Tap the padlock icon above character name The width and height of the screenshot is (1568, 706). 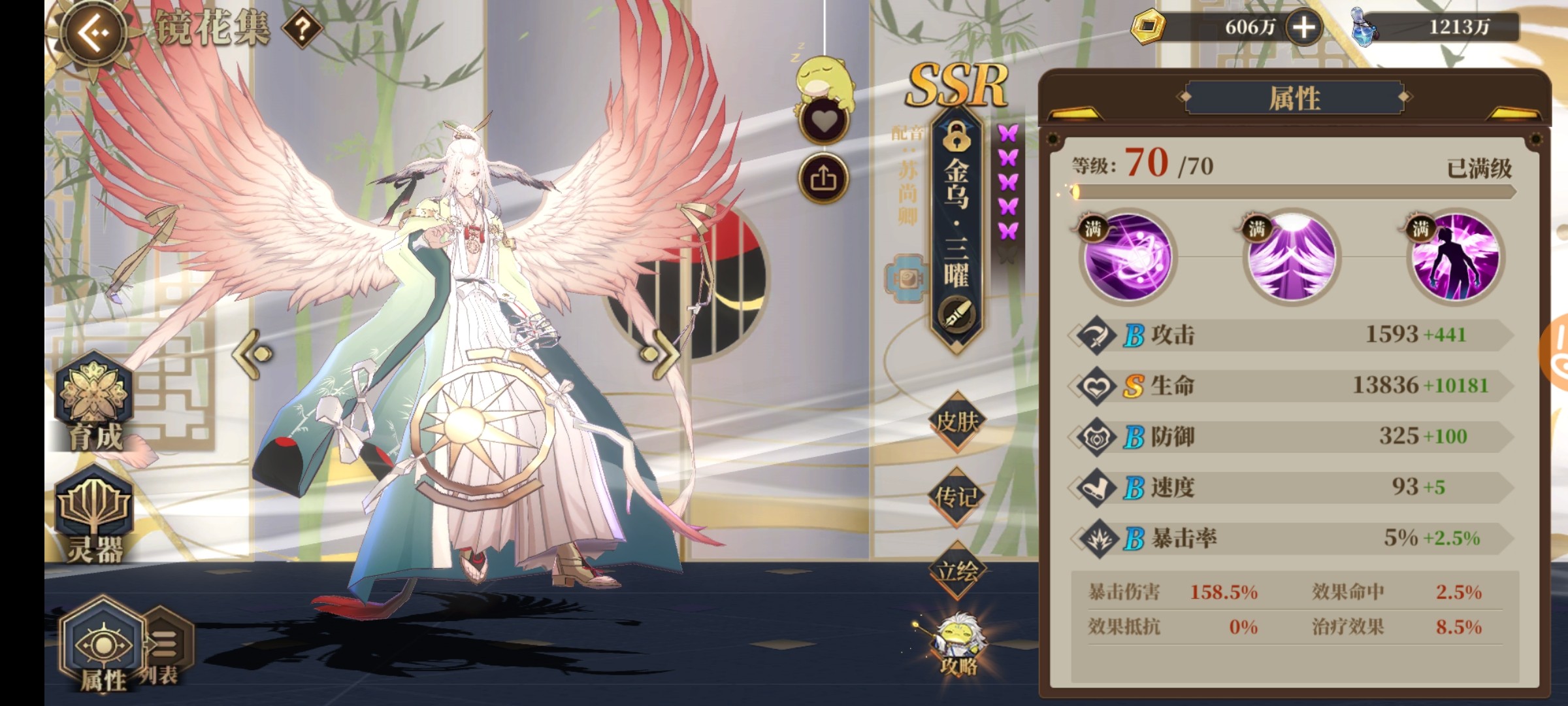pos(957,137)
